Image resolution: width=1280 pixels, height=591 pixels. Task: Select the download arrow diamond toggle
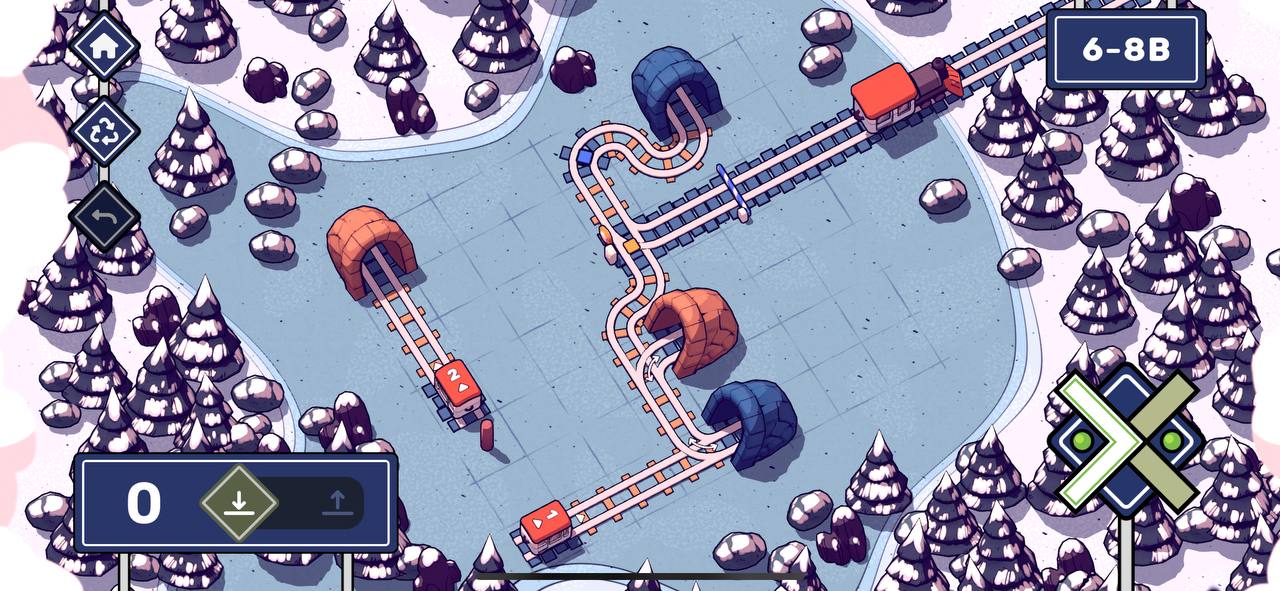pos(238,502)
